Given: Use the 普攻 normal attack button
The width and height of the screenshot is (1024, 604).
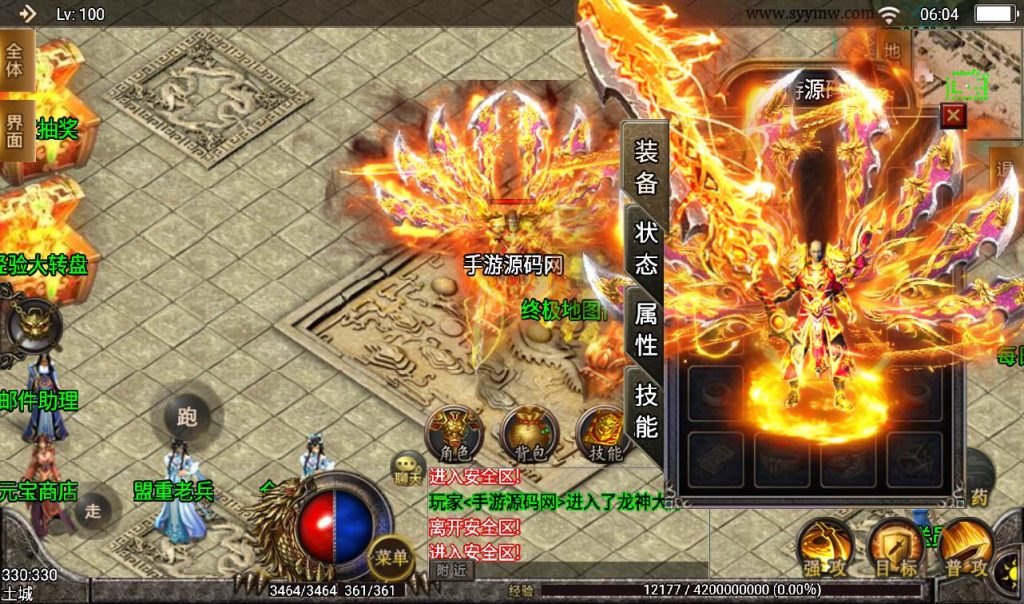Looking at the screenshot, I should [x=965, y=547].
